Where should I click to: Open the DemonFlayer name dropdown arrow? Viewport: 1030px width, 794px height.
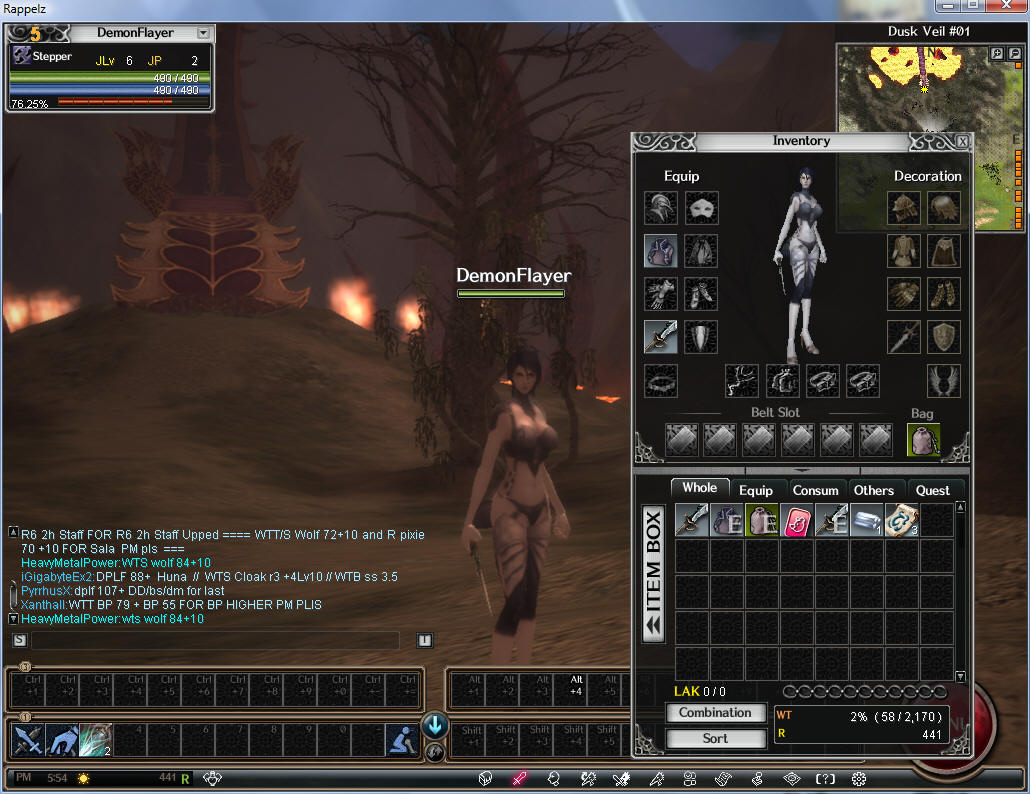203,33
